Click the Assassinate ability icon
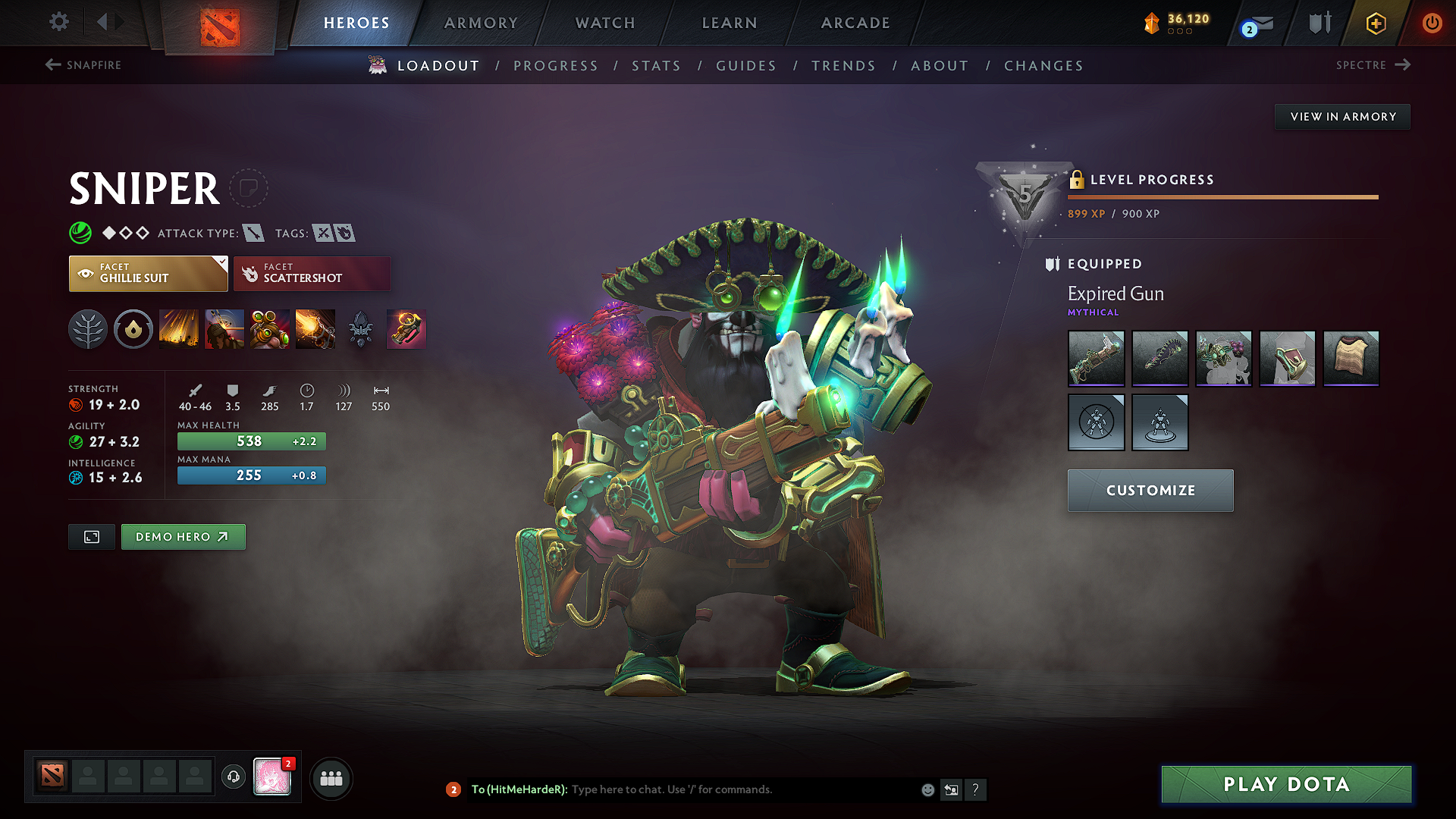The width and height of the screenshot is (1456, 819). pyautogui.click(x=315, y=329)
